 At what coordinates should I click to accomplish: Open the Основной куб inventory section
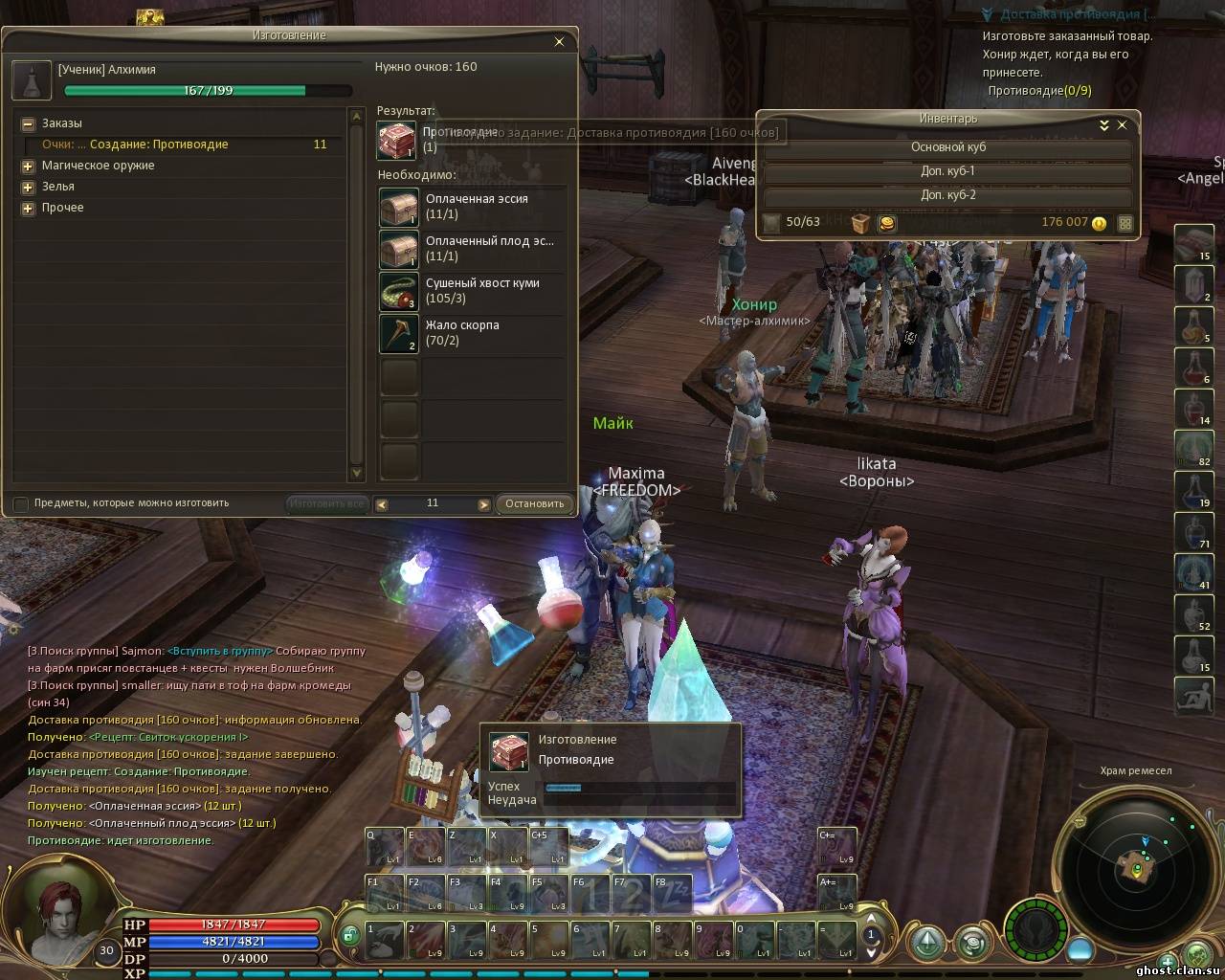click(947, 147)
